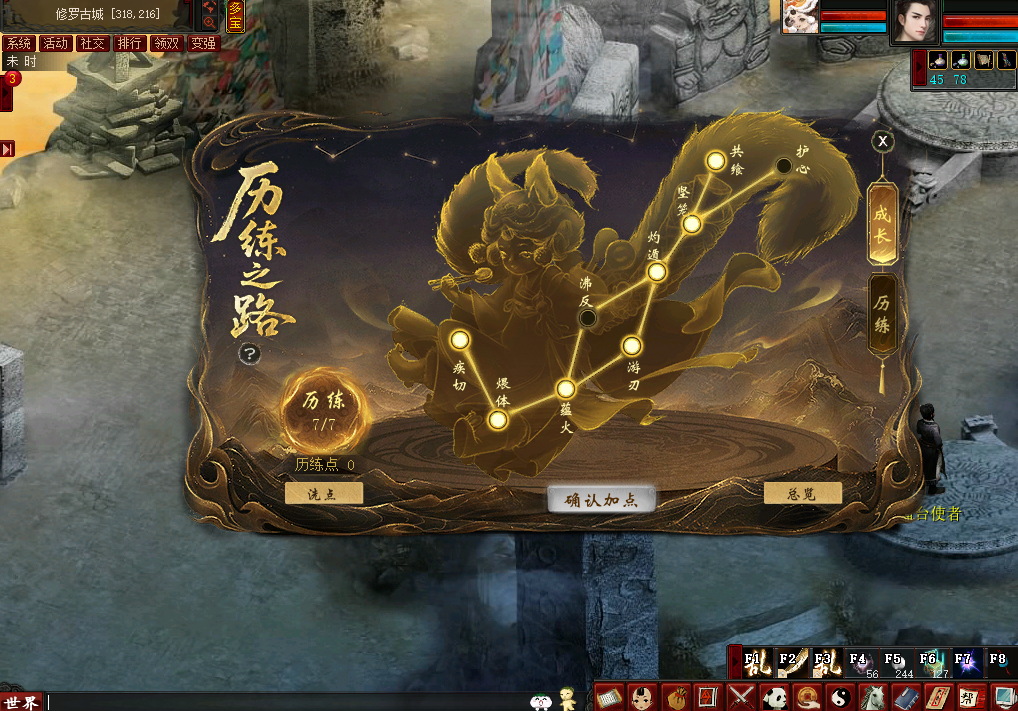Open the 总览 overview
The image size is (1018, 711).
[x=802, y=494]
